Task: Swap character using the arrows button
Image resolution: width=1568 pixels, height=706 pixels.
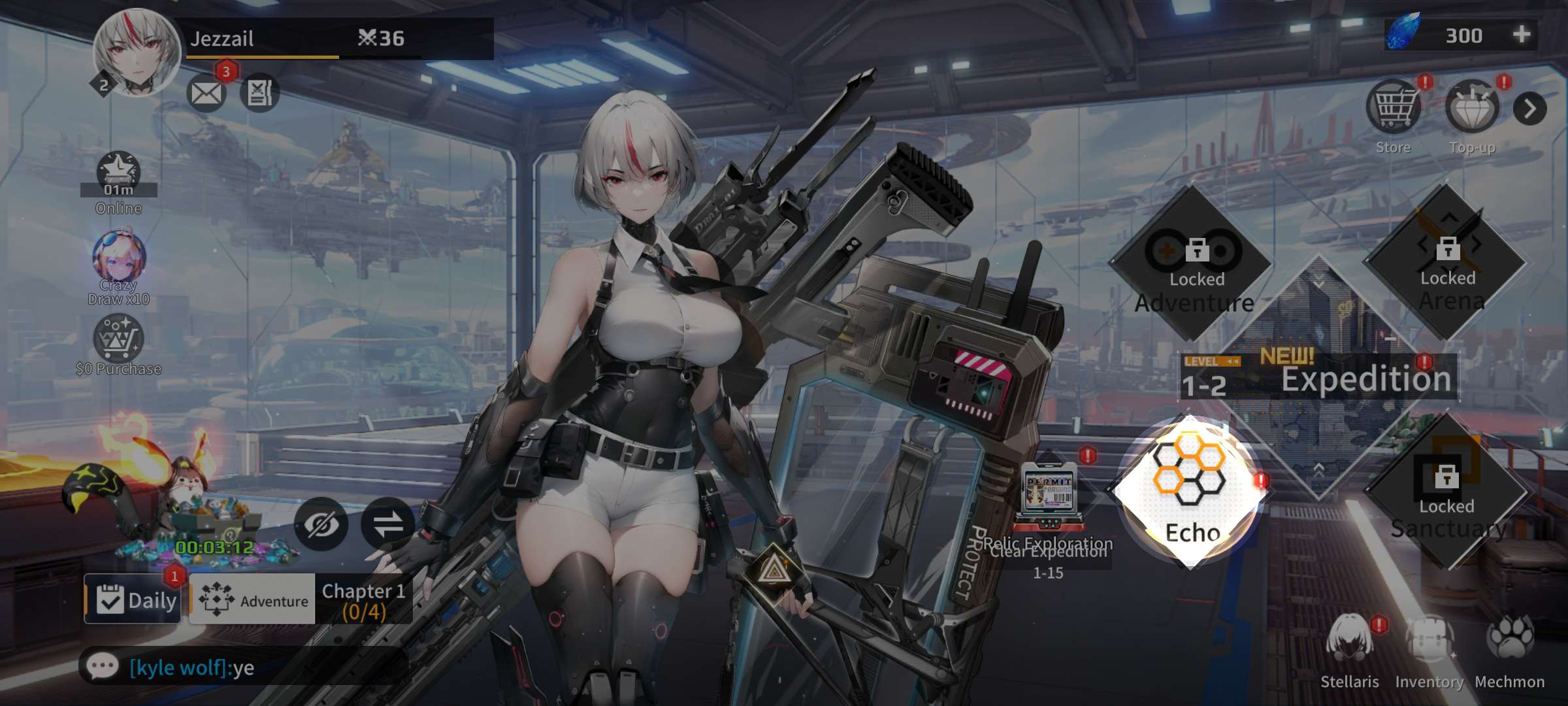Action: pyautogui.click(x=388, y=524)
